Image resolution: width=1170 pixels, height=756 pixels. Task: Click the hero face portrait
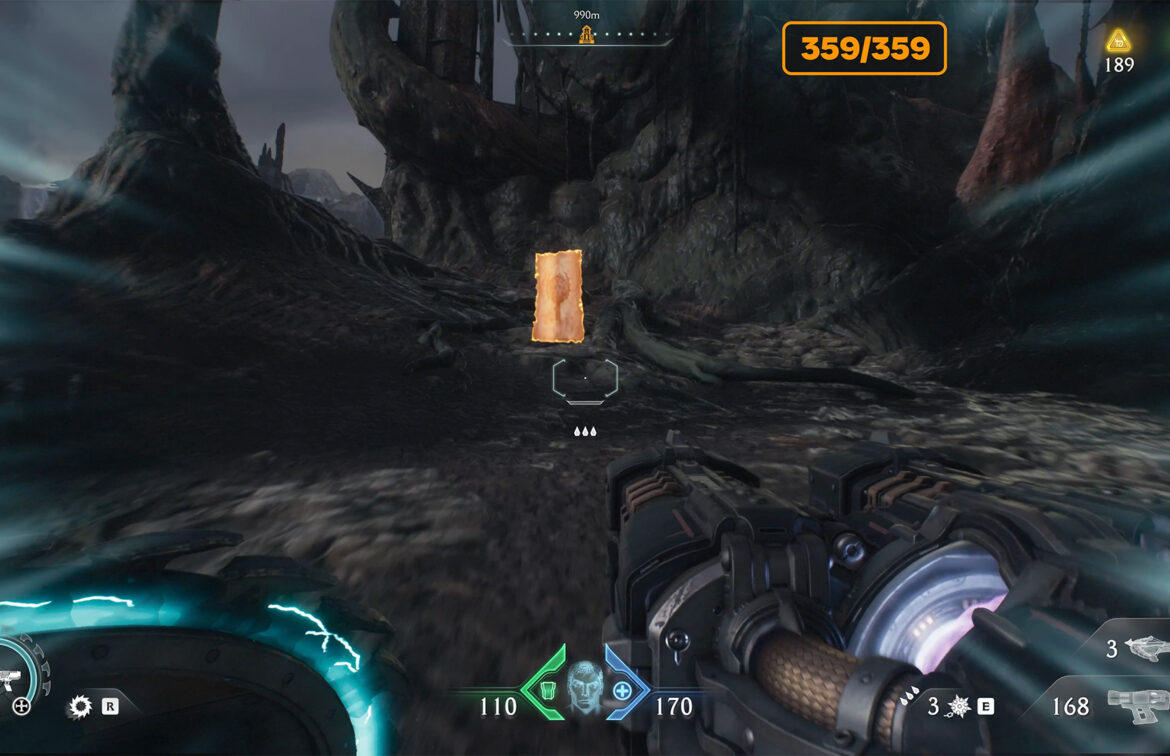click(x=585, y=687)
